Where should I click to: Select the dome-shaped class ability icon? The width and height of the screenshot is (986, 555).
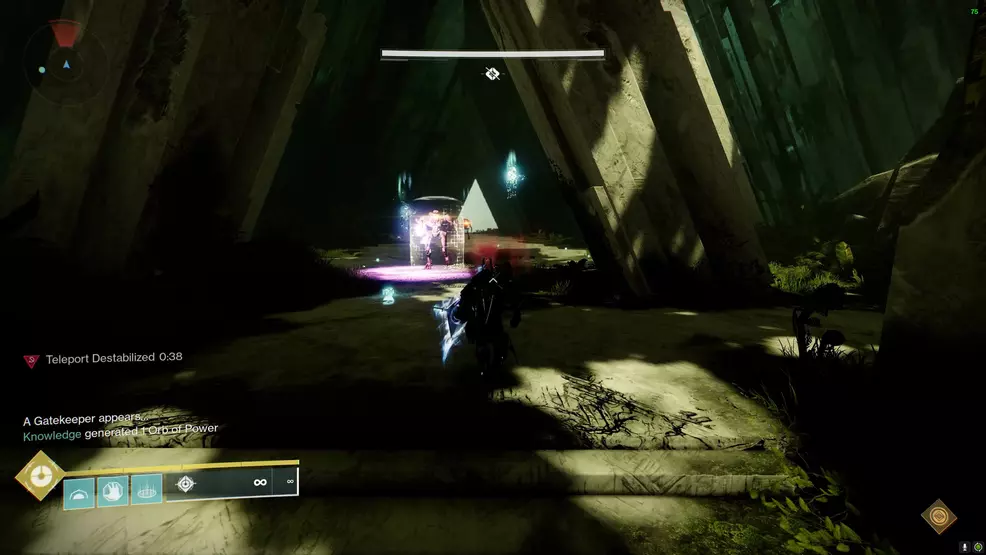click(79, 489)
